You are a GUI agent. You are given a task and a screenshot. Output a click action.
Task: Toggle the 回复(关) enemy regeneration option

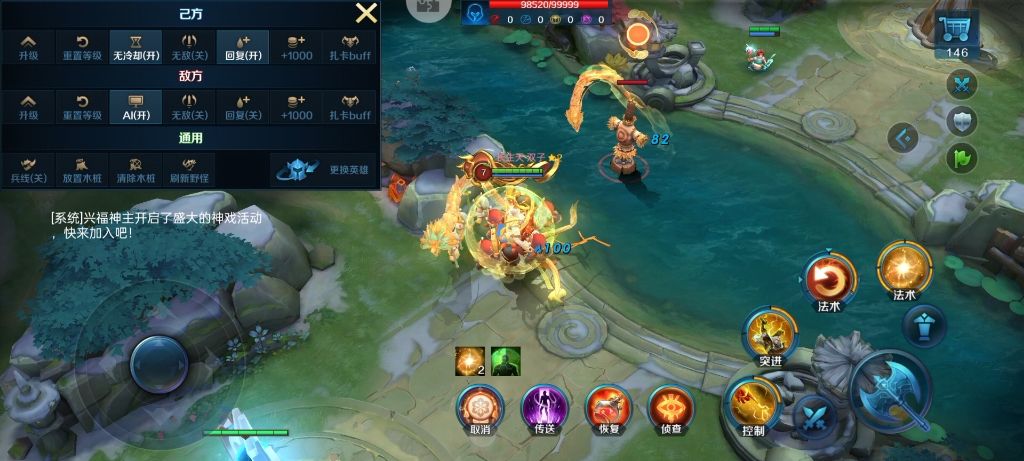click(243, 106)
